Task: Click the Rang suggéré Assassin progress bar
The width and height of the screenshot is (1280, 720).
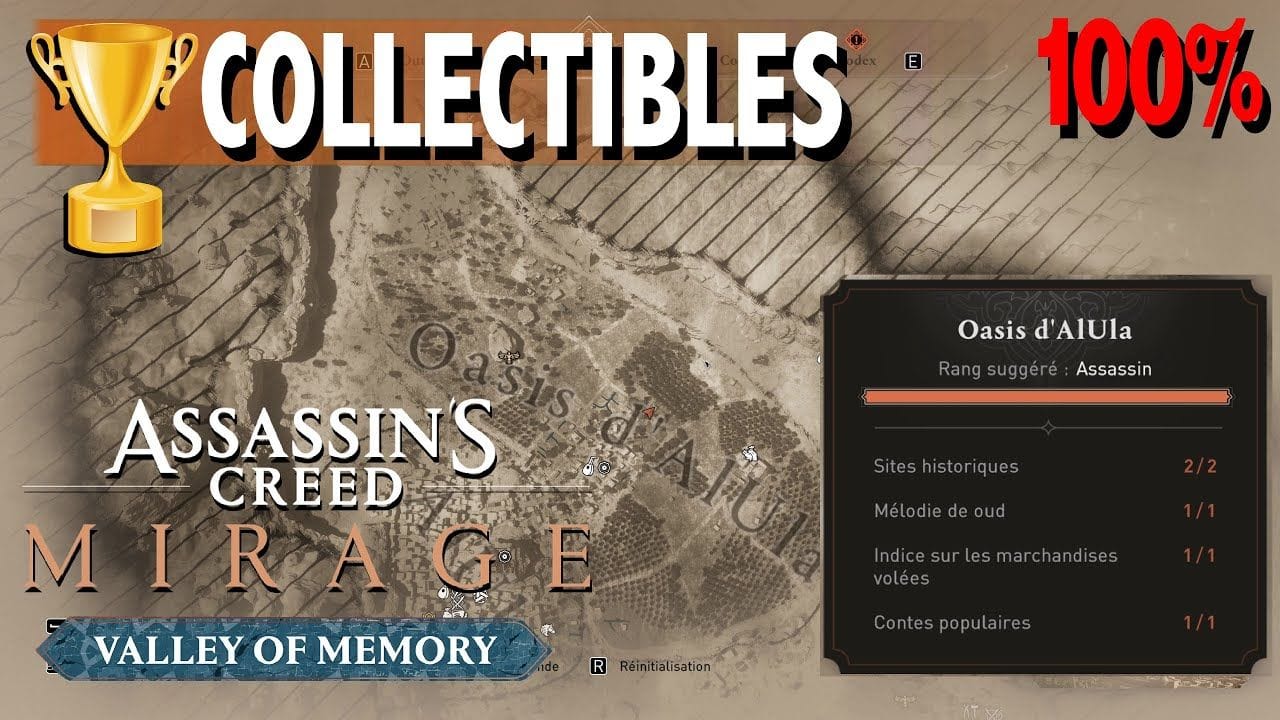Action: click(1045, 397)
